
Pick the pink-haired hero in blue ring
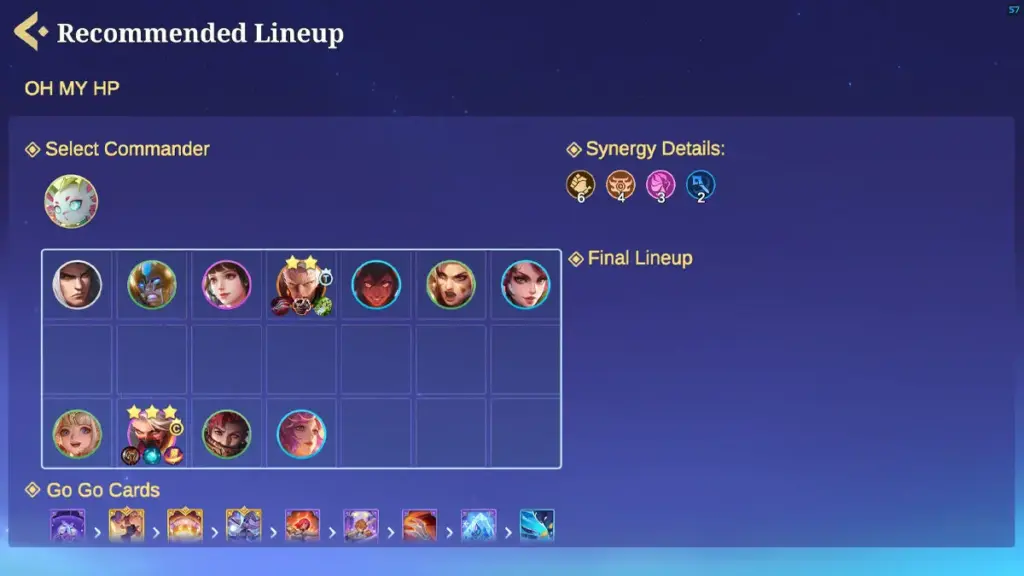(x=301, y=434)
